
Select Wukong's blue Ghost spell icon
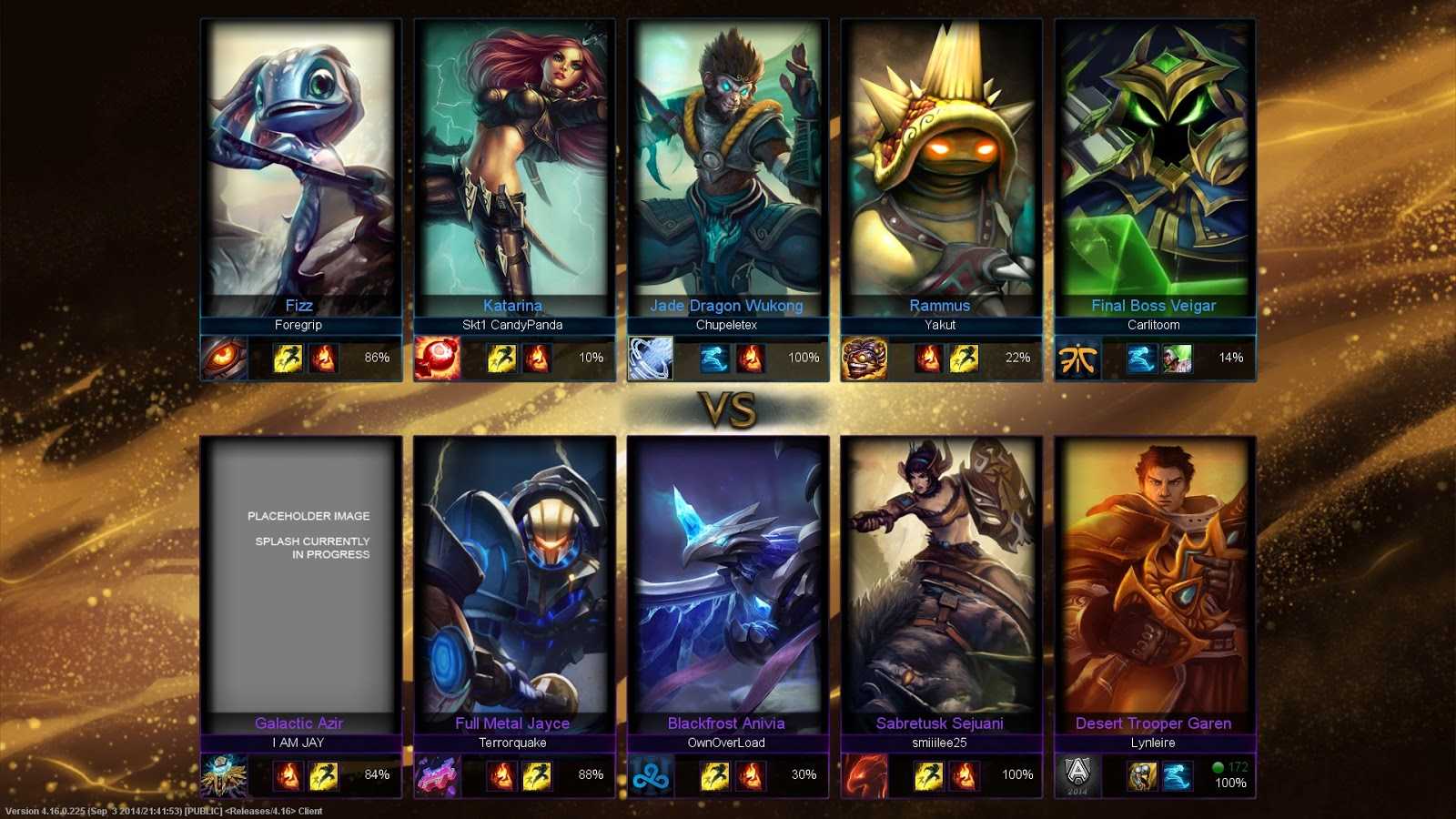tap(713, 358)
